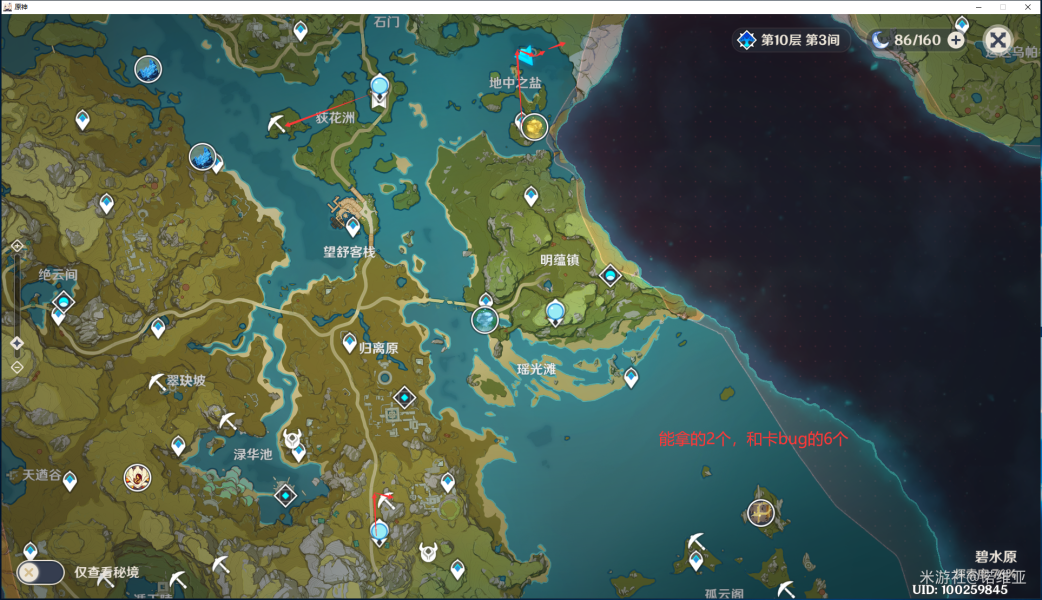Choose the domain marker near 绝云间

(x=65, y=300)
